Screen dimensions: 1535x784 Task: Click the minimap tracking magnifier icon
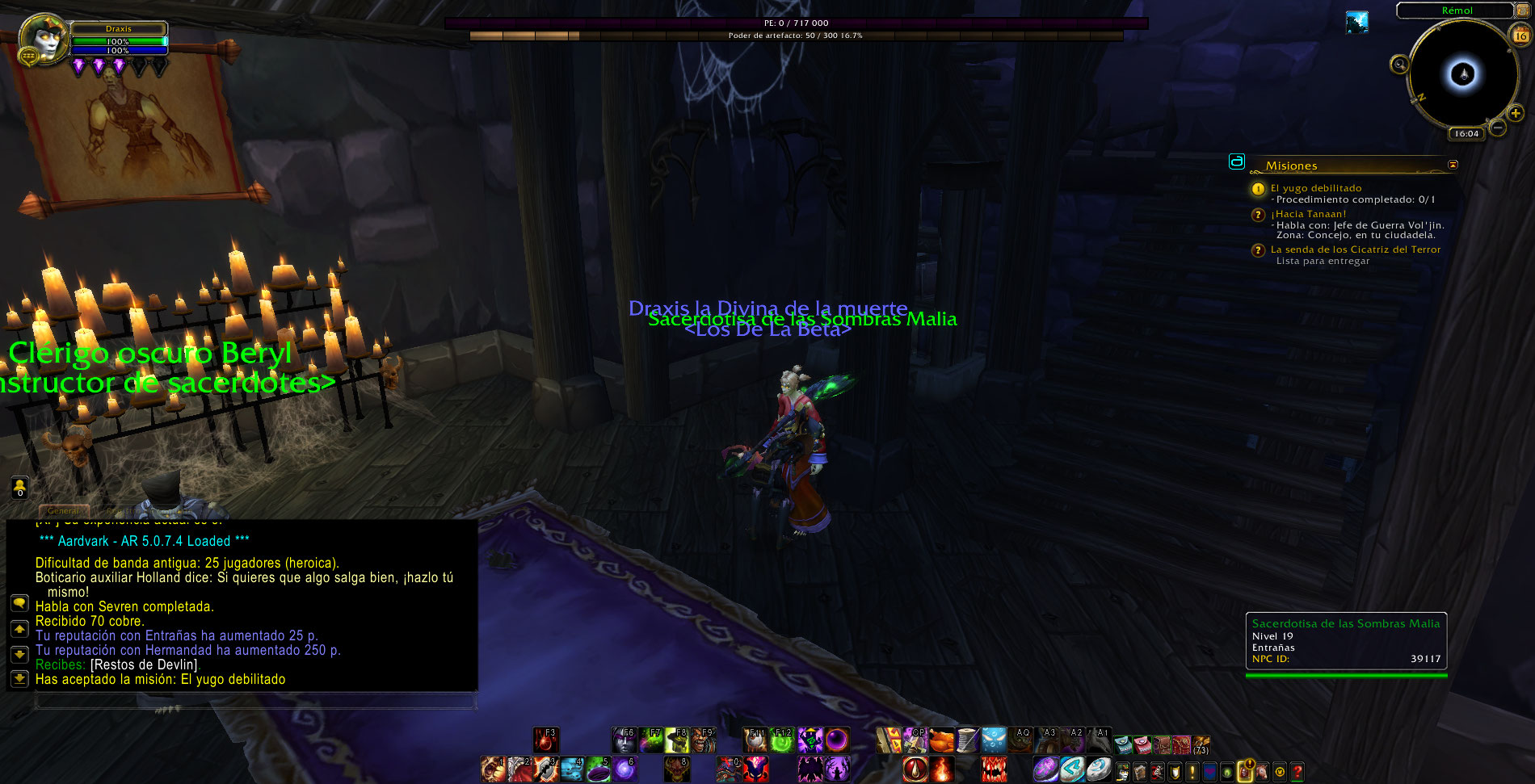pyautogui.click(x=1400, y=64)
